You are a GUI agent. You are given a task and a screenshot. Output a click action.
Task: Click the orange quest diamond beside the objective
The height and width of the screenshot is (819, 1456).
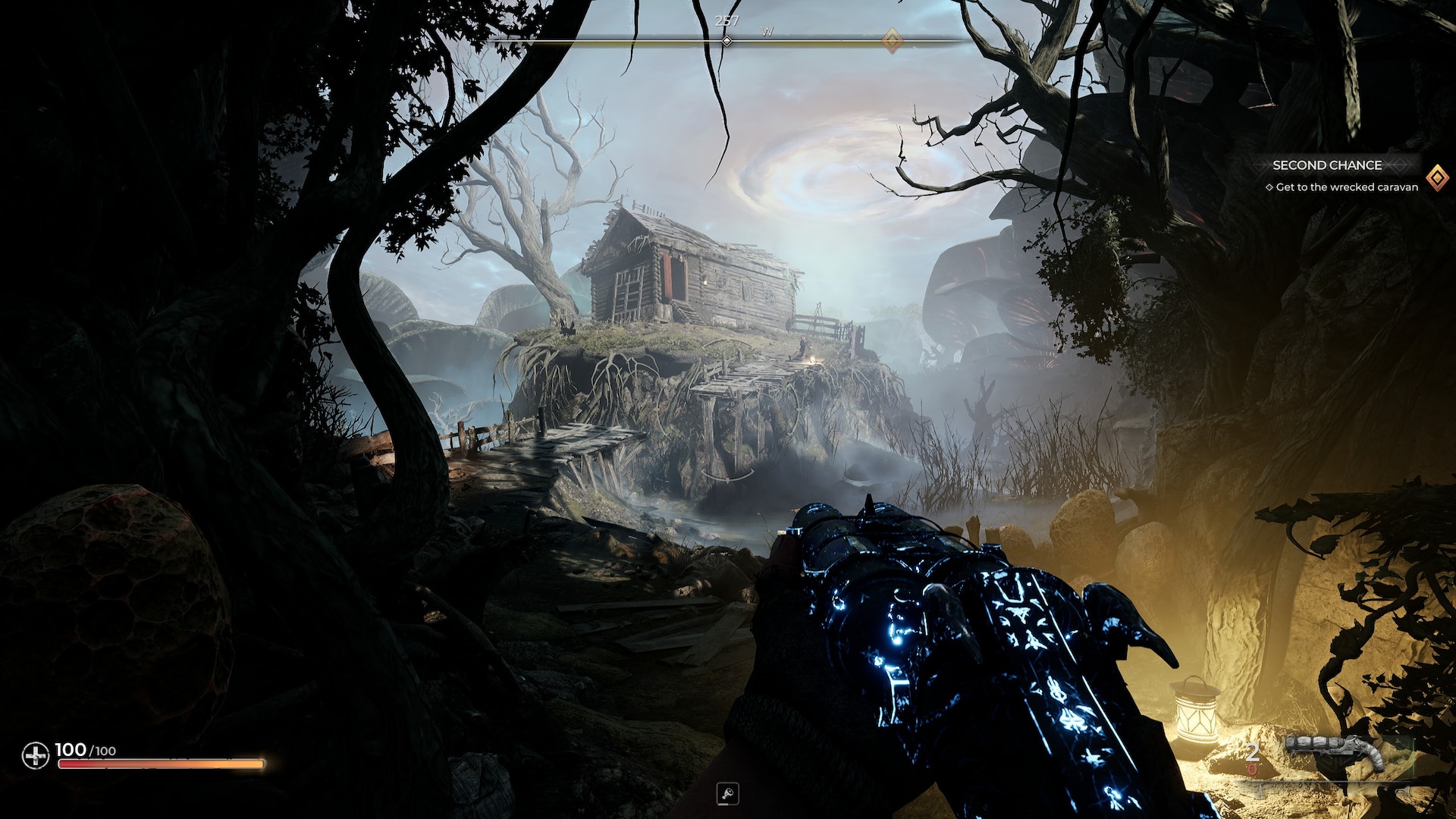pyautogui.click(x=1436, y=179)
